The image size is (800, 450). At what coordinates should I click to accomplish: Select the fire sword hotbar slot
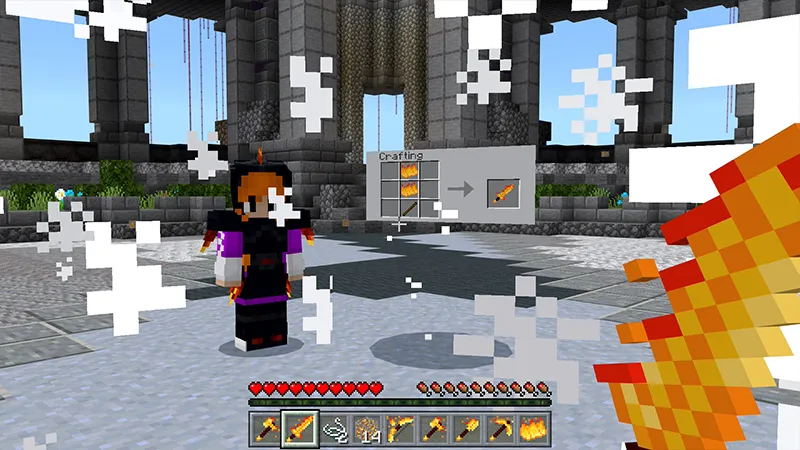click(300, 427)
